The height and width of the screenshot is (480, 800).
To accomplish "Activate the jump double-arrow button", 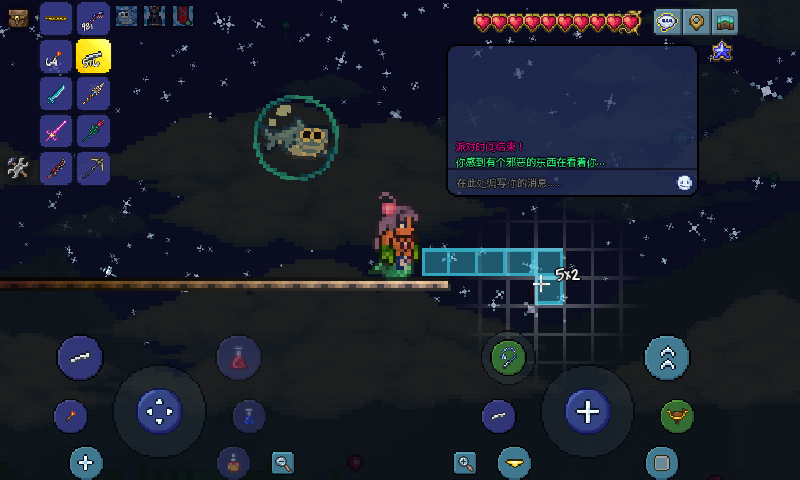I will pyautogui.click(x=667, y=357).
